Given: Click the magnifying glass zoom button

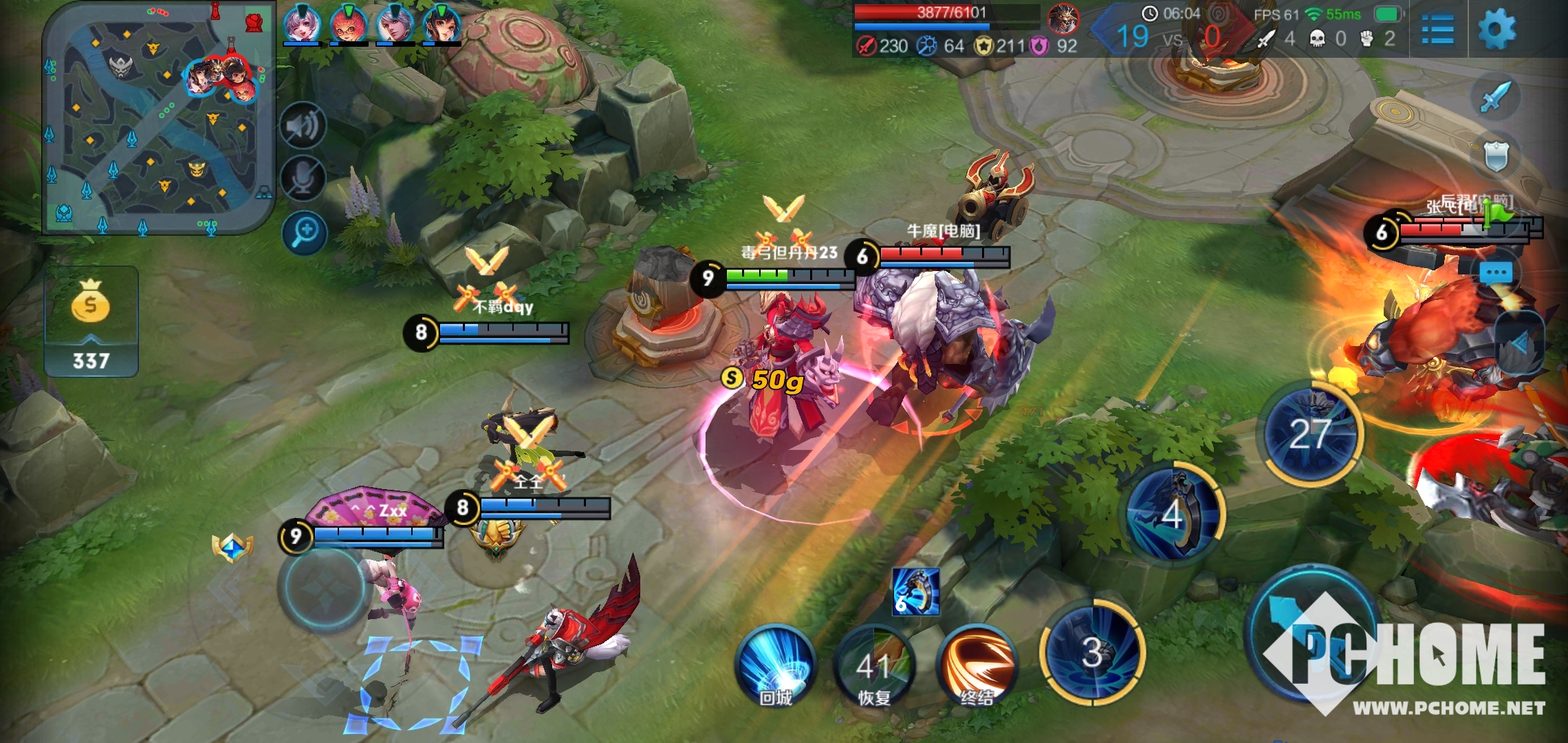Looking at the screenshot, I should 303,233.
